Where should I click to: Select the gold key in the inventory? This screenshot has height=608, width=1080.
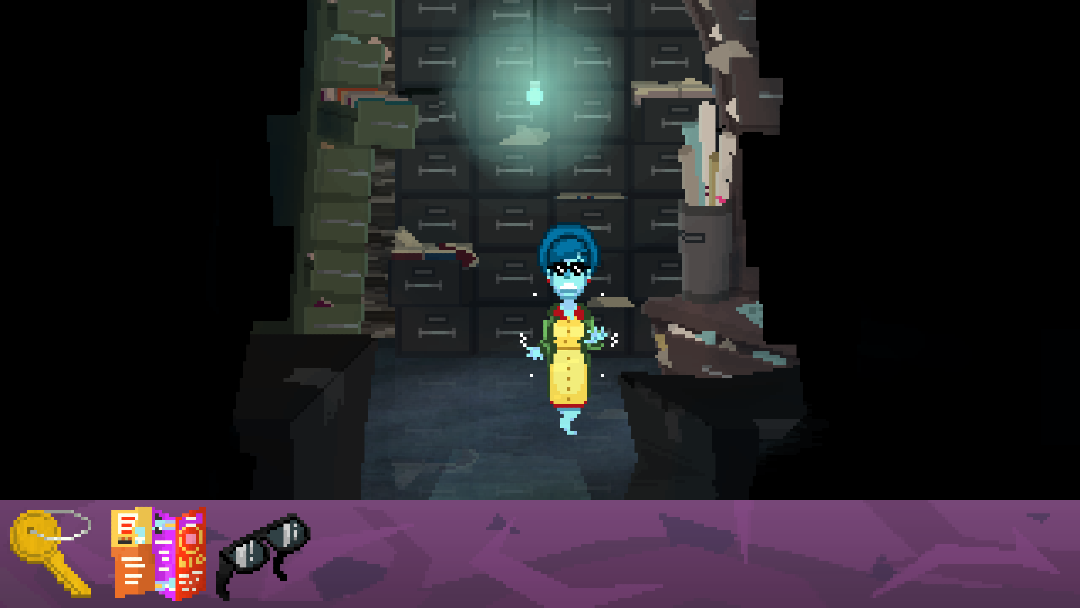pos(46,552)
